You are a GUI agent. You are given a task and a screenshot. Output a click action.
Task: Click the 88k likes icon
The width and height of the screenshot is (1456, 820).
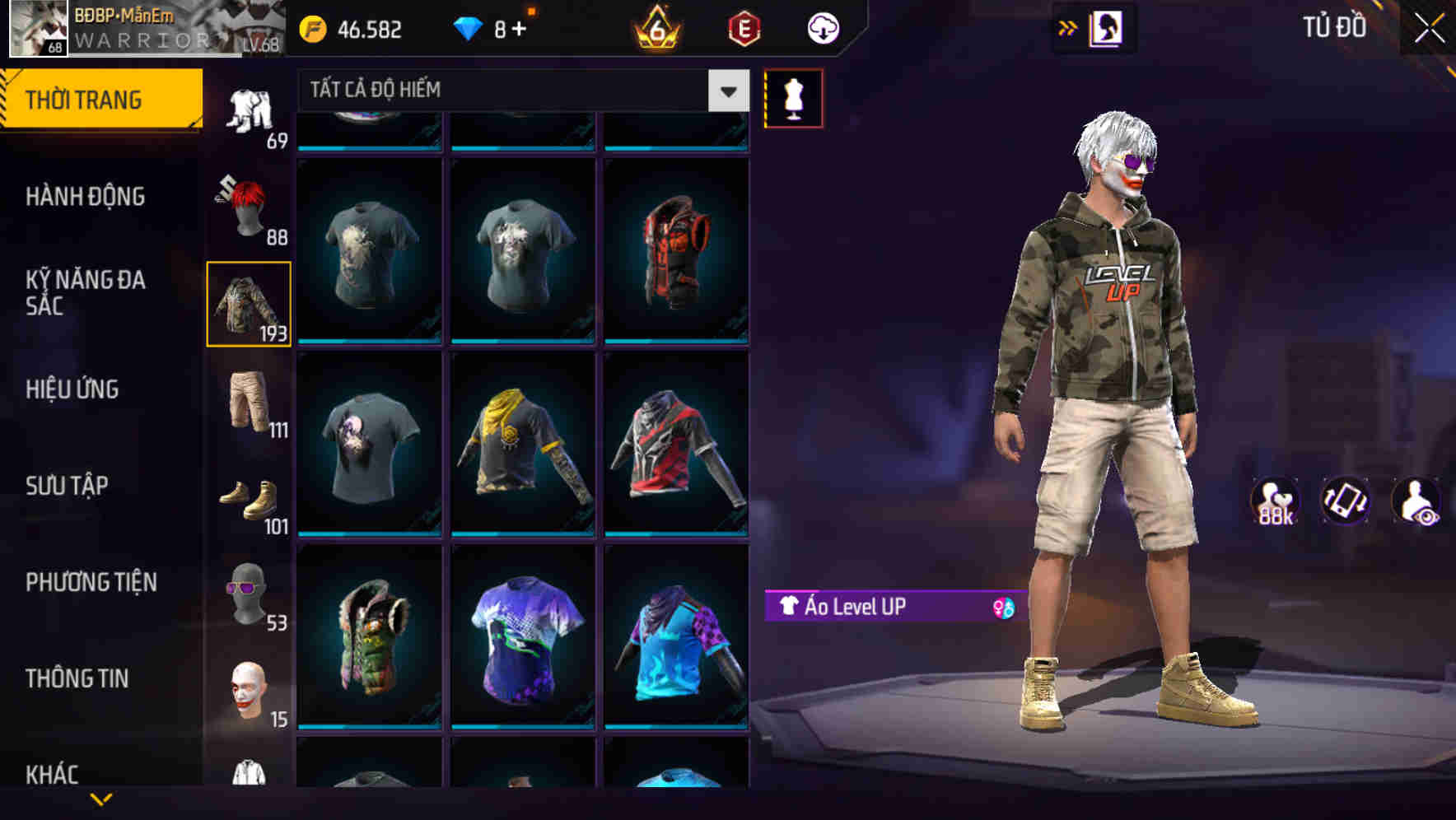coord(1275,498)
